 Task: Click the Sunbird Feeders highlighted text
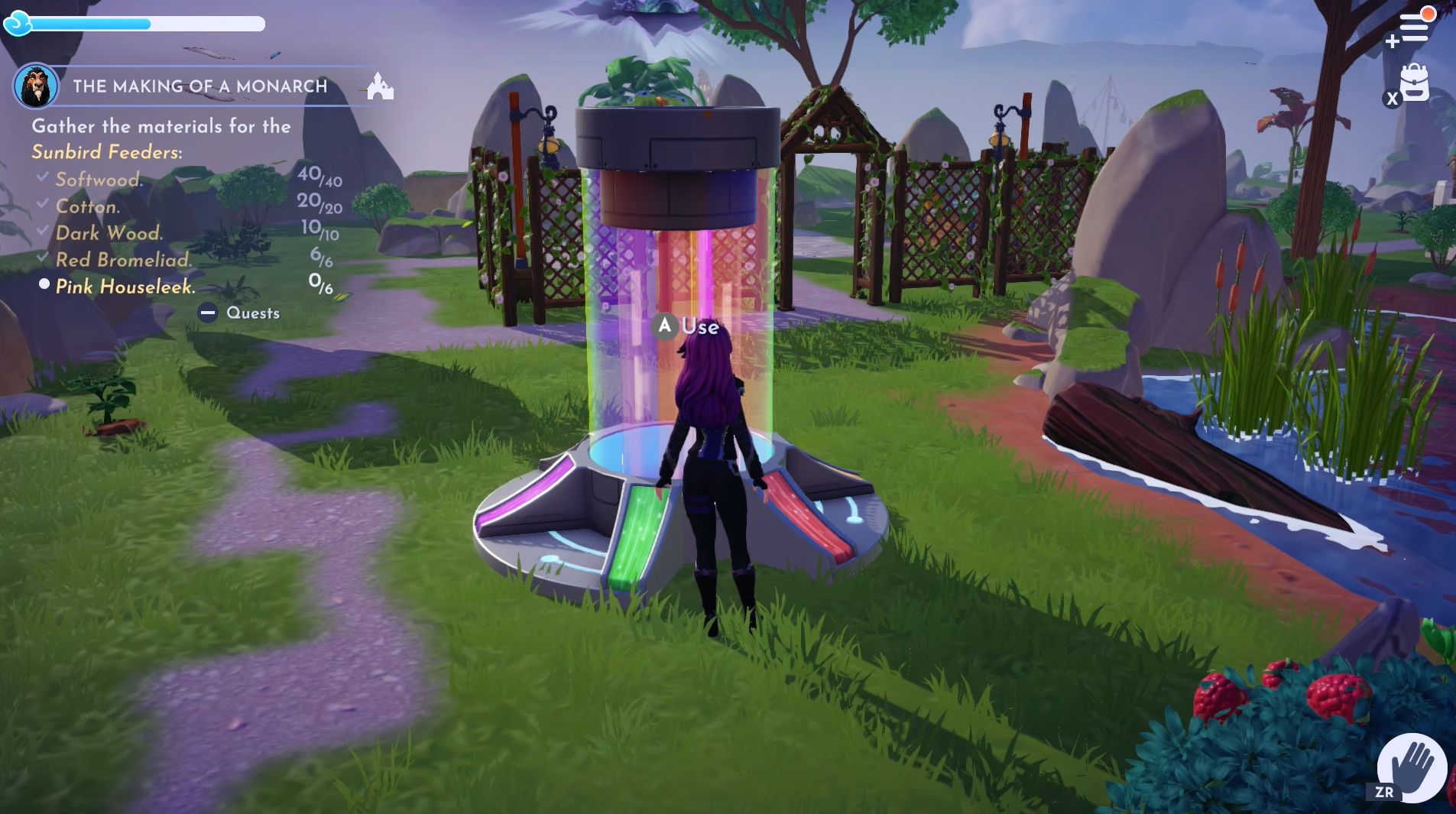click(x=105, y=151)
